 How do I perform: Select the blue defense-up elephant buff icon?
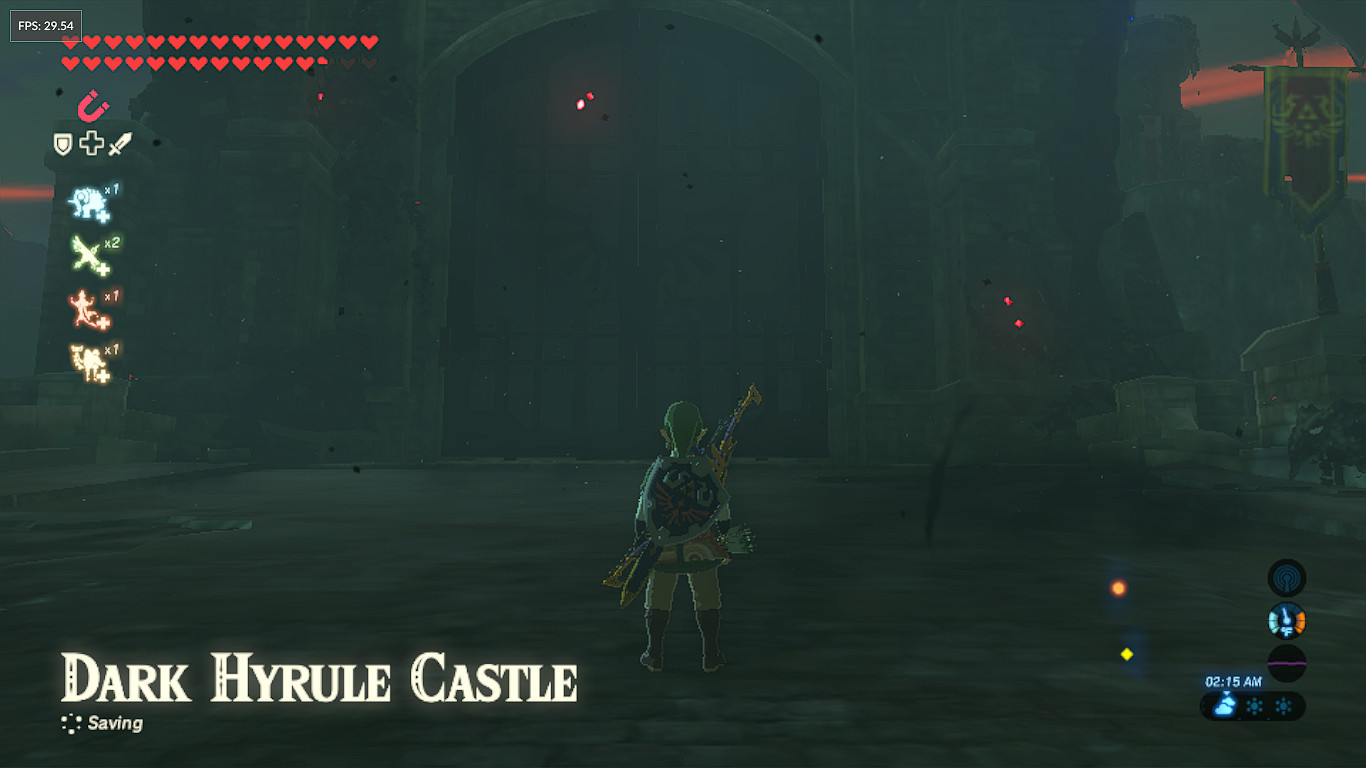point(86,203)
